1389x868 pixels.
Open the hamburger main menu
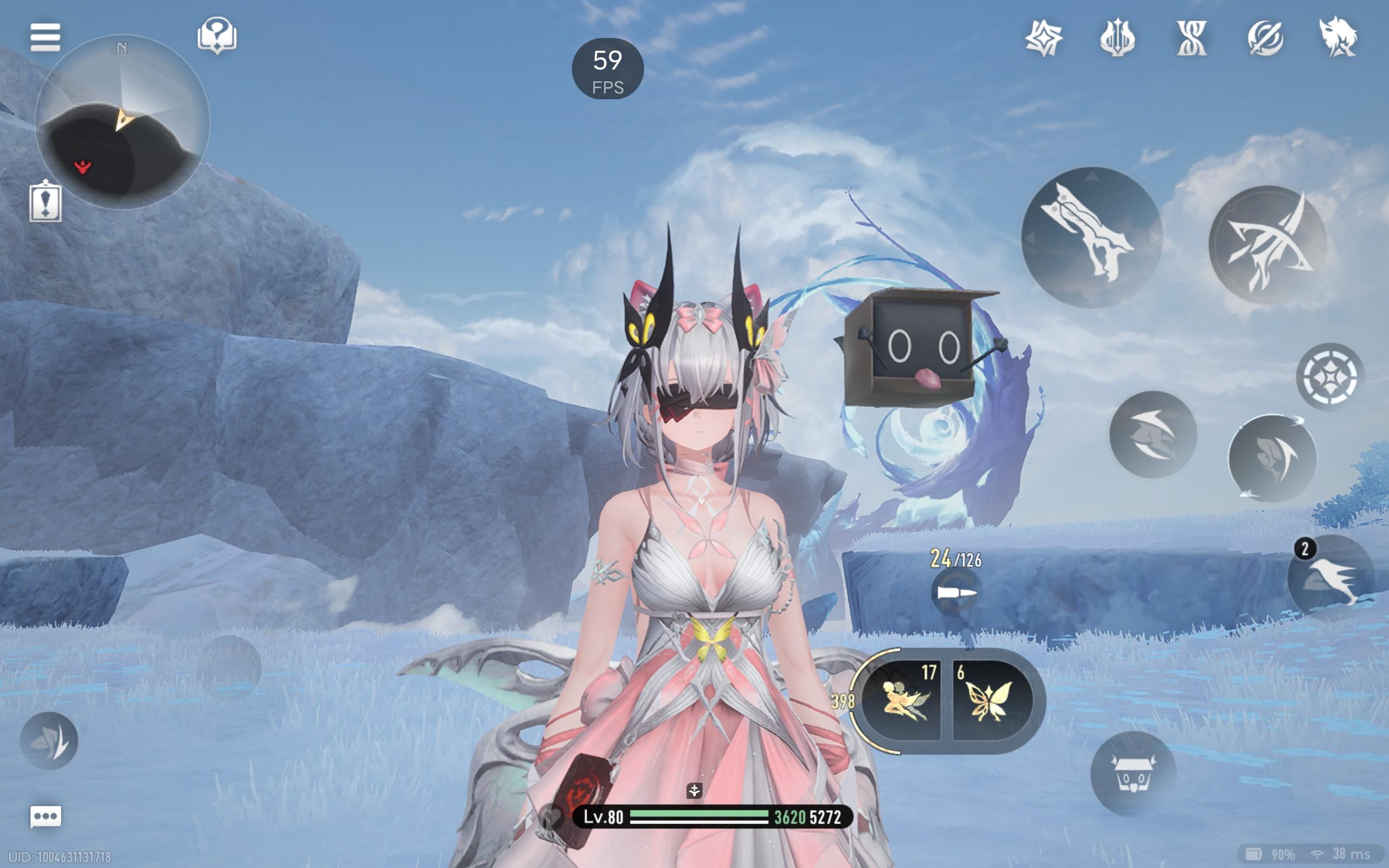(x=45, y=37)
